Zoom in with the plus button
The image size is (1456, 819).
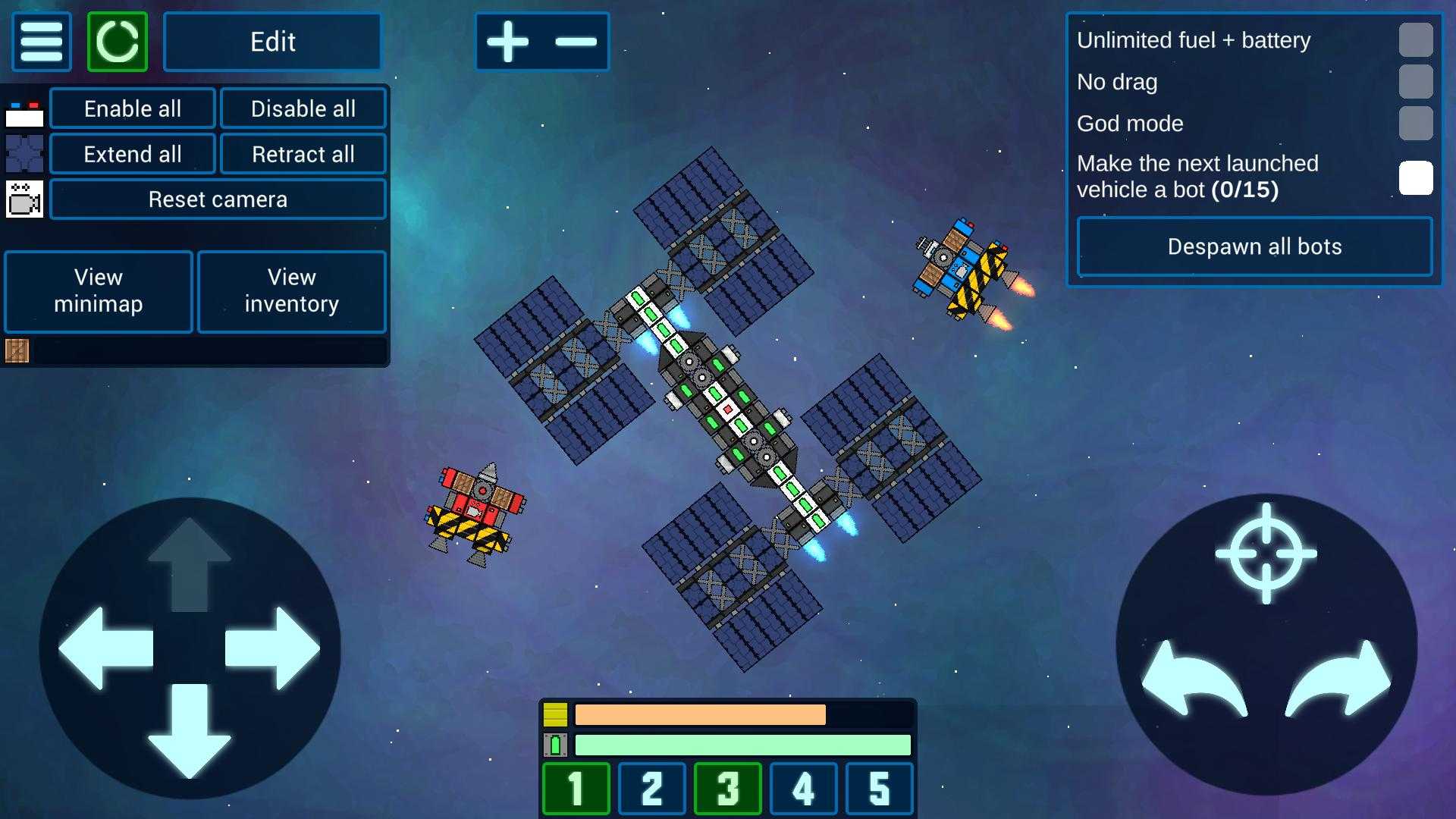pos(508,42)
